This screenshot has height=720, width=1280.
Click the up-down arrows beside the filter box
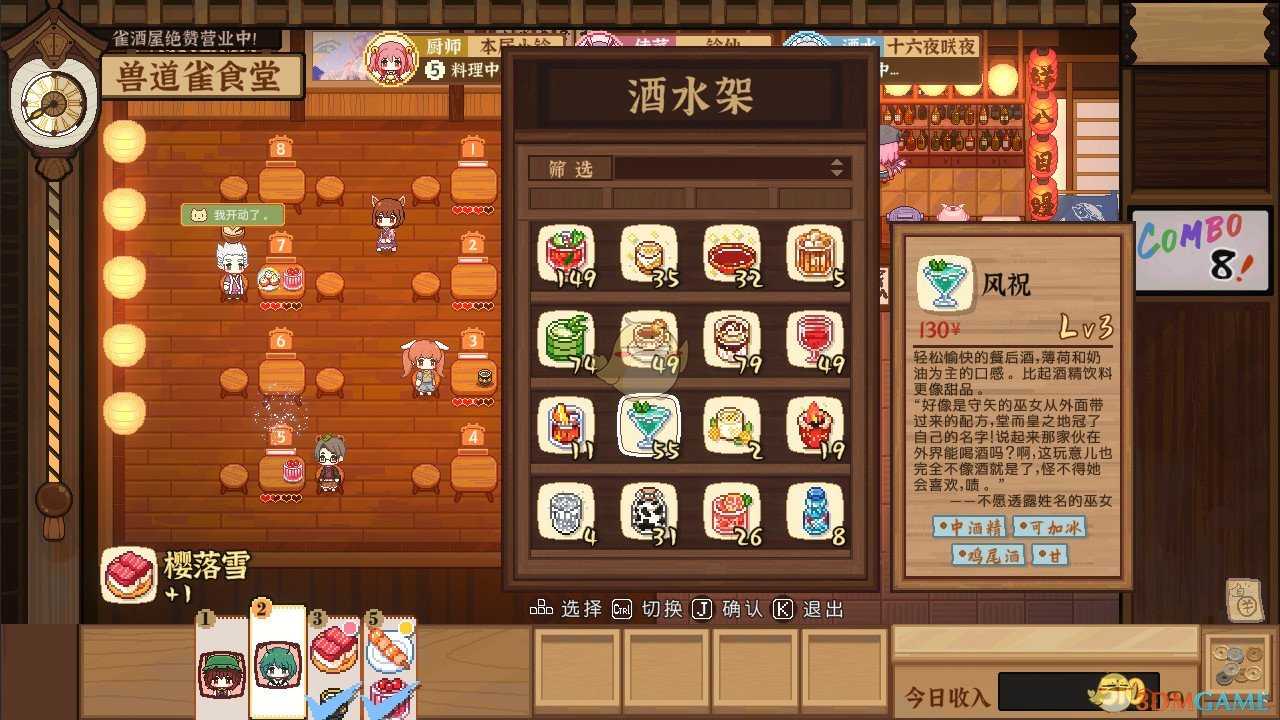point(836,168)
